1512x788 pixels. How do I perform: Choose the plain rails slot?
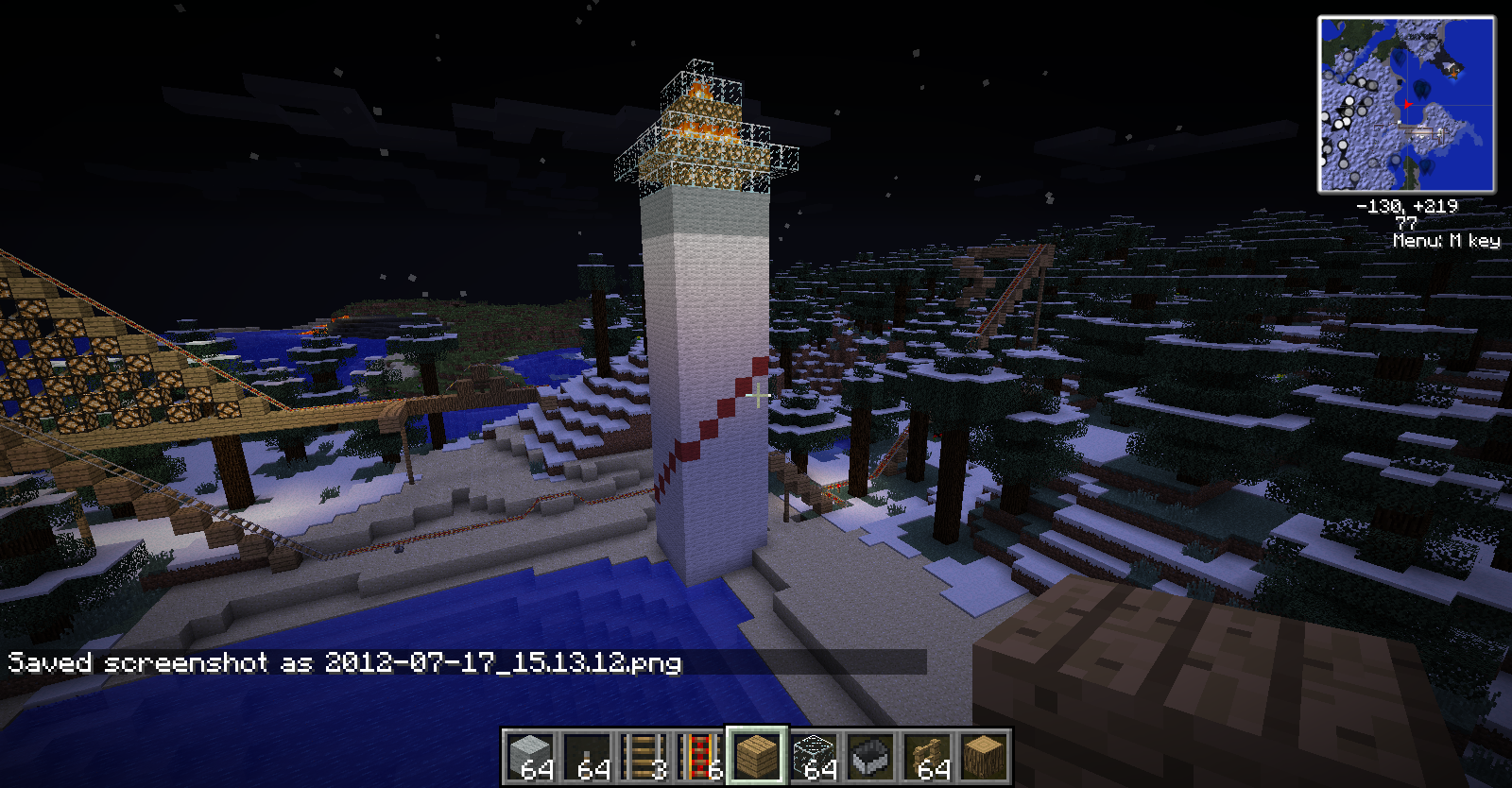pos(644,756)
